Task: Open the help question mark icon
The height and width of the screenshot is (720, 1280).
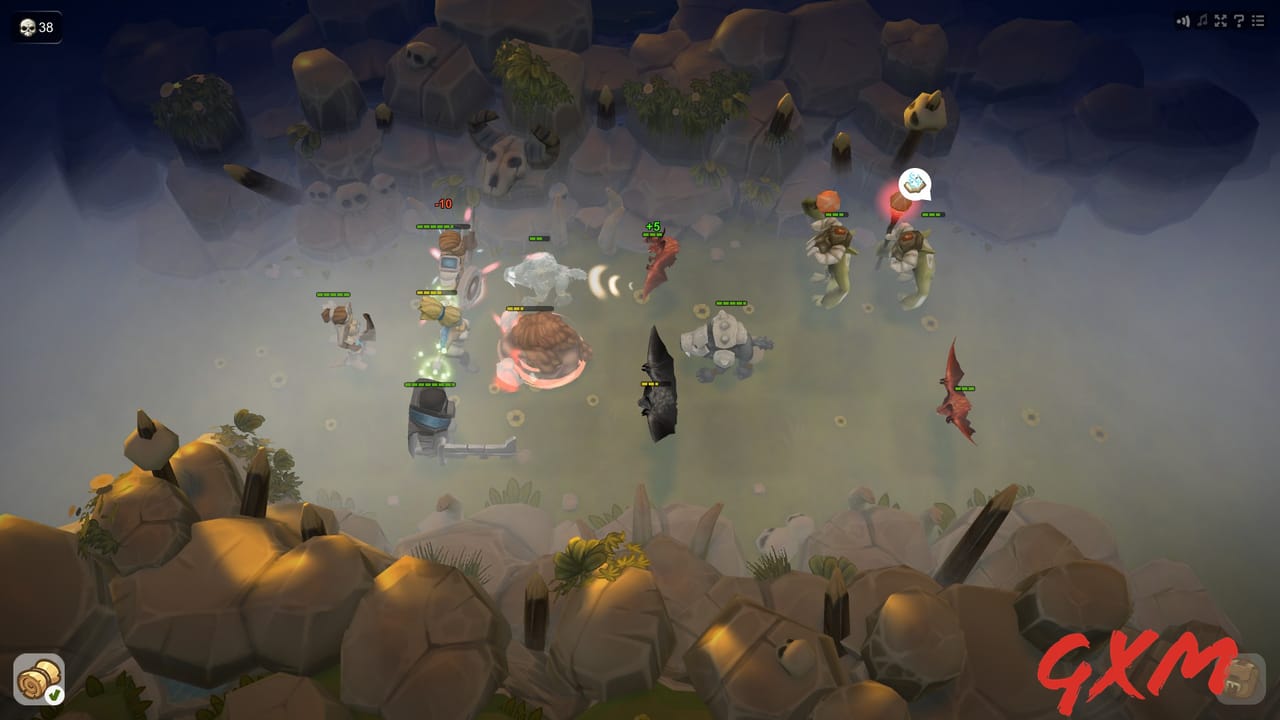Action: pyautogui.click(x=1240, y=19)
